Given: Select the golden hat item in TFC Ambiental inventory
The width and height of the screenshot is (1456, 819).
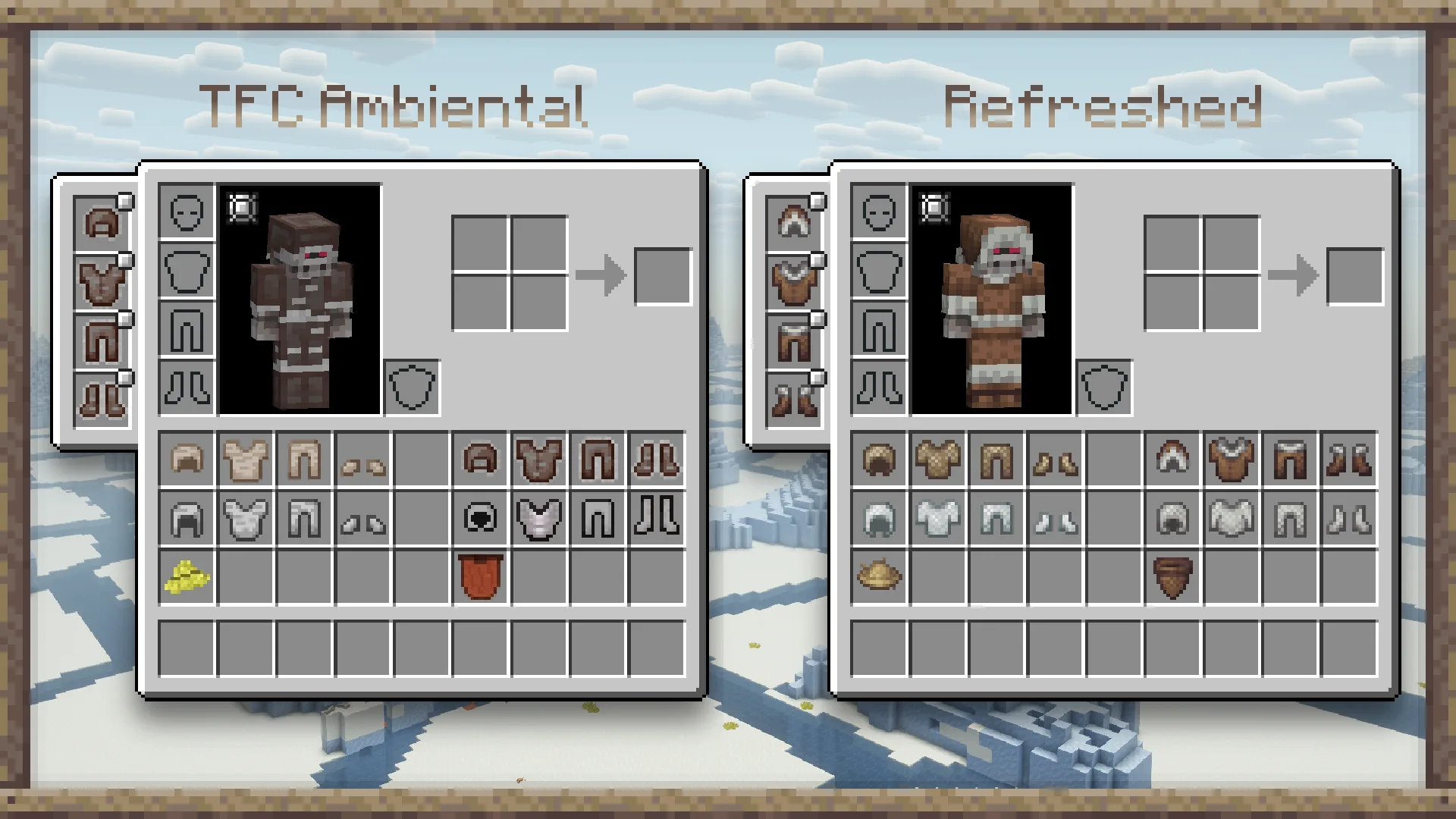Looking at the screenshot, I should [x=187, y=578].
